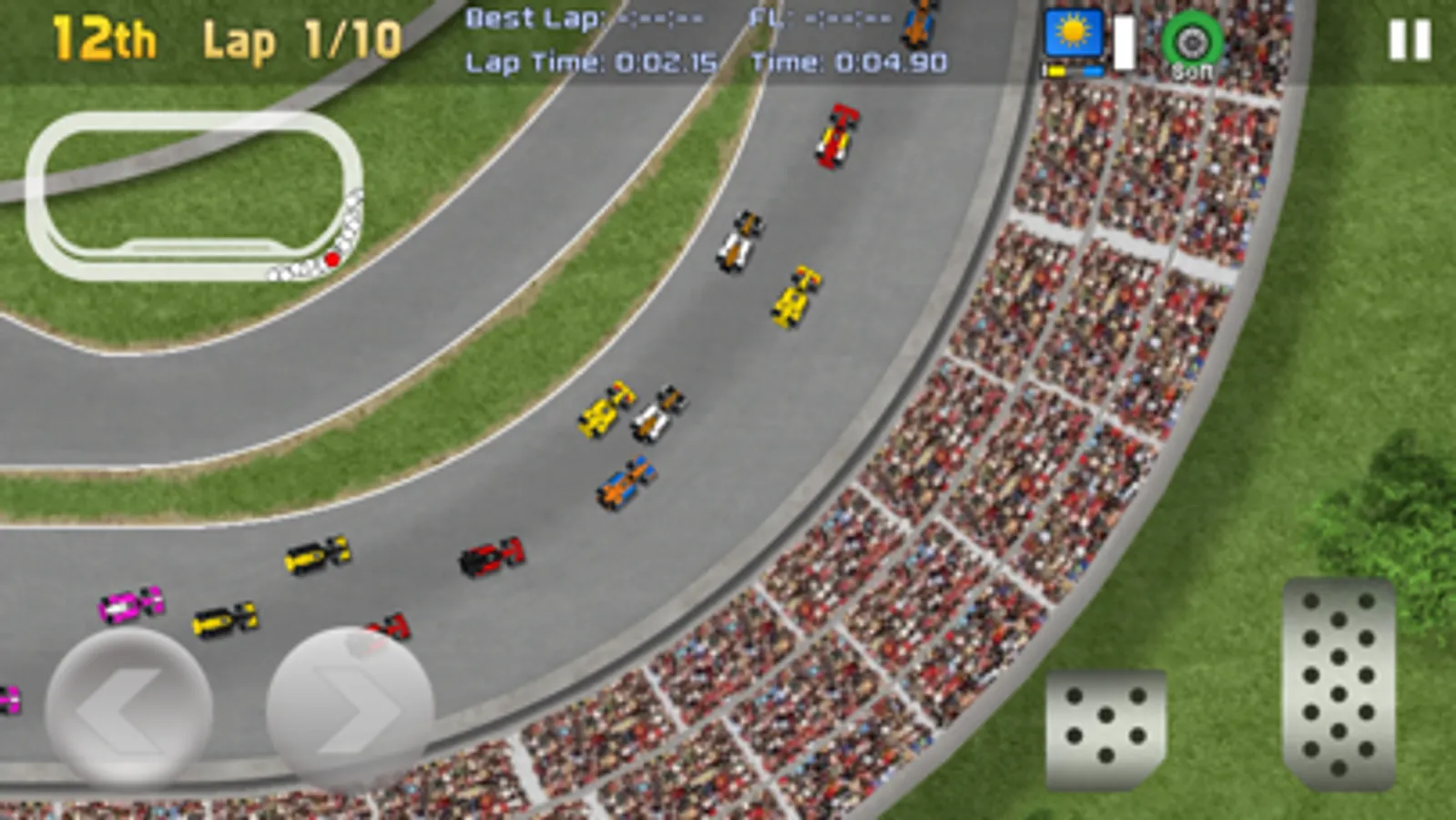Steer right with the right arrow control
This screenshot has width=1456, height=820.
pyautogui.click(x=351, y=702)
